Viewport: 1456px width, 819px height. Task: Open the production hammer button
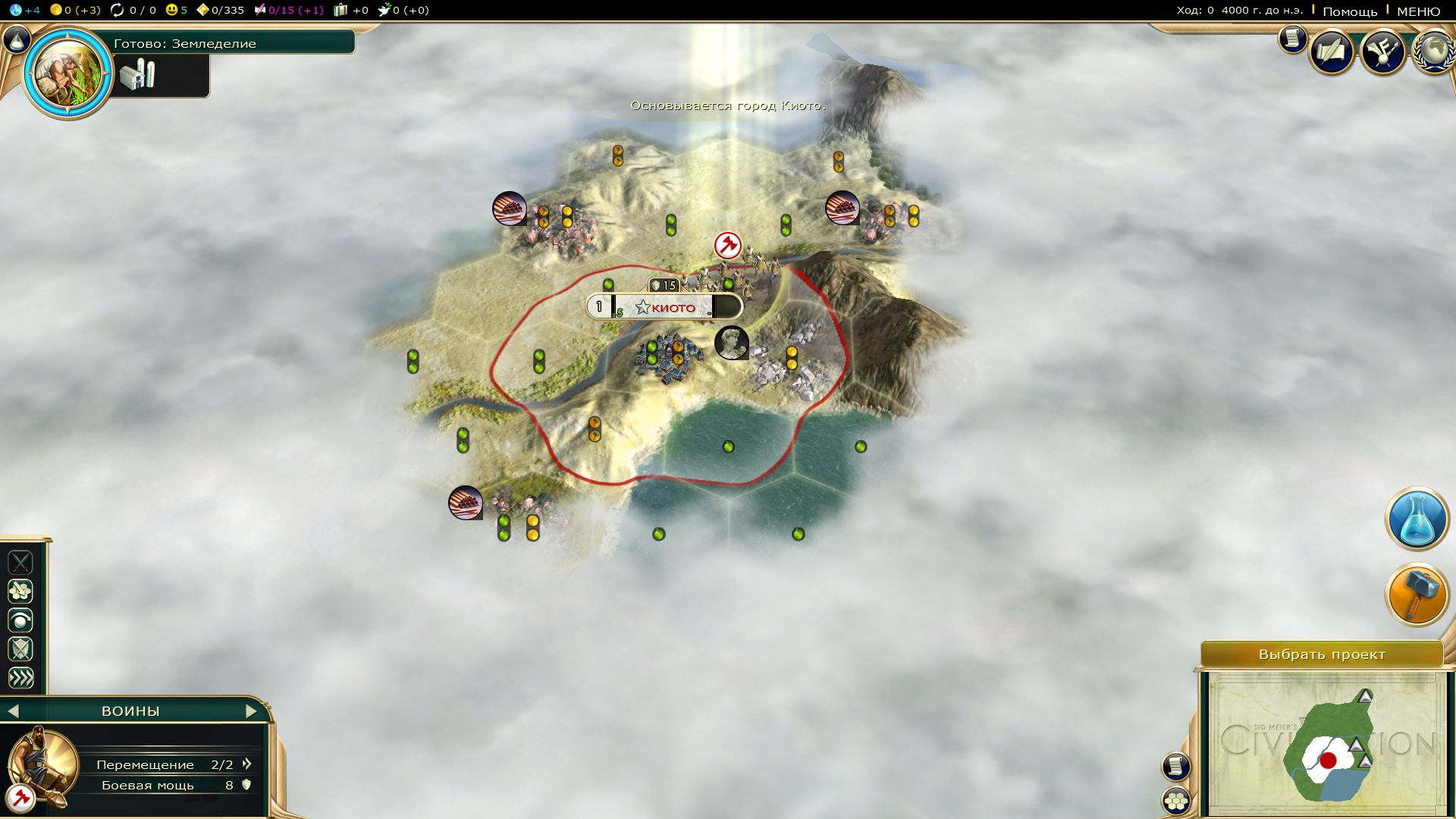pyautogui.click(x=1417, y=595)
